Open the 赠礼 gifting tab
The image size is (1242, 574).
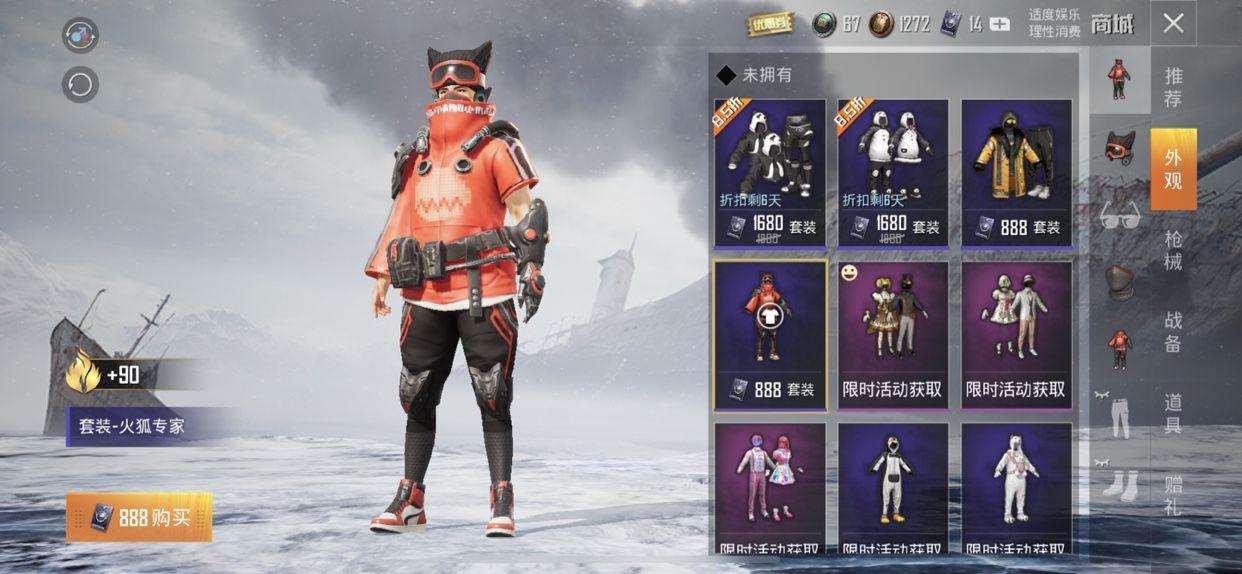[1173, 496]
